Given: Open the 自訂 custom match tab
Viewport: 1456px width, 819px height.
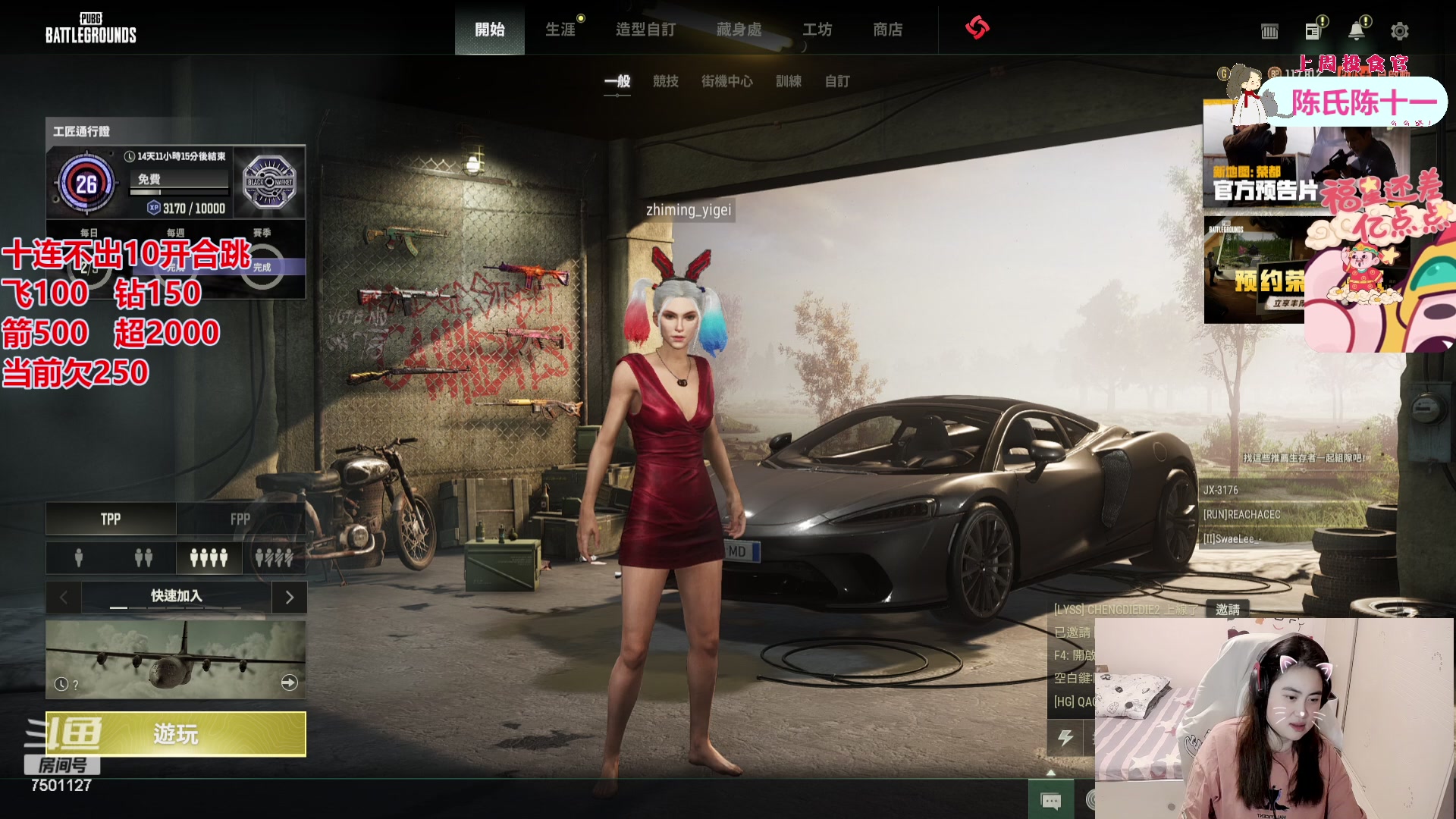Looking at the screenshot, I should click(837, 81).
